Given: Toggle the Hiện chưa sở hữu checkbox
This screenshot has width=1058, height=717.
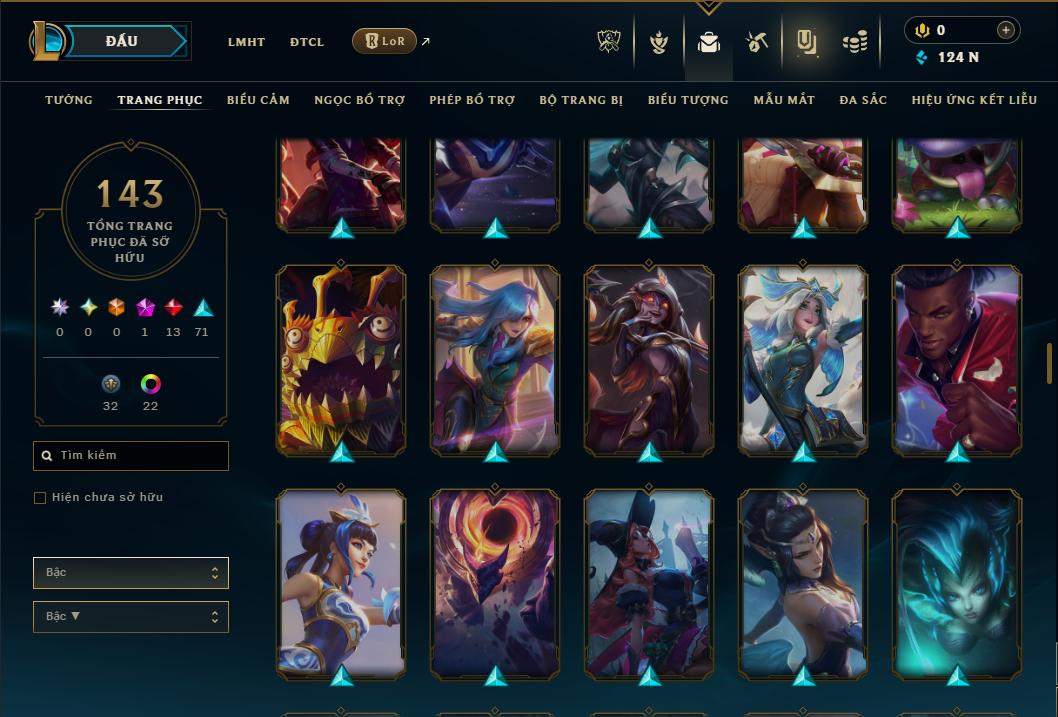Looking at the screenshot, I should point(40,498).
